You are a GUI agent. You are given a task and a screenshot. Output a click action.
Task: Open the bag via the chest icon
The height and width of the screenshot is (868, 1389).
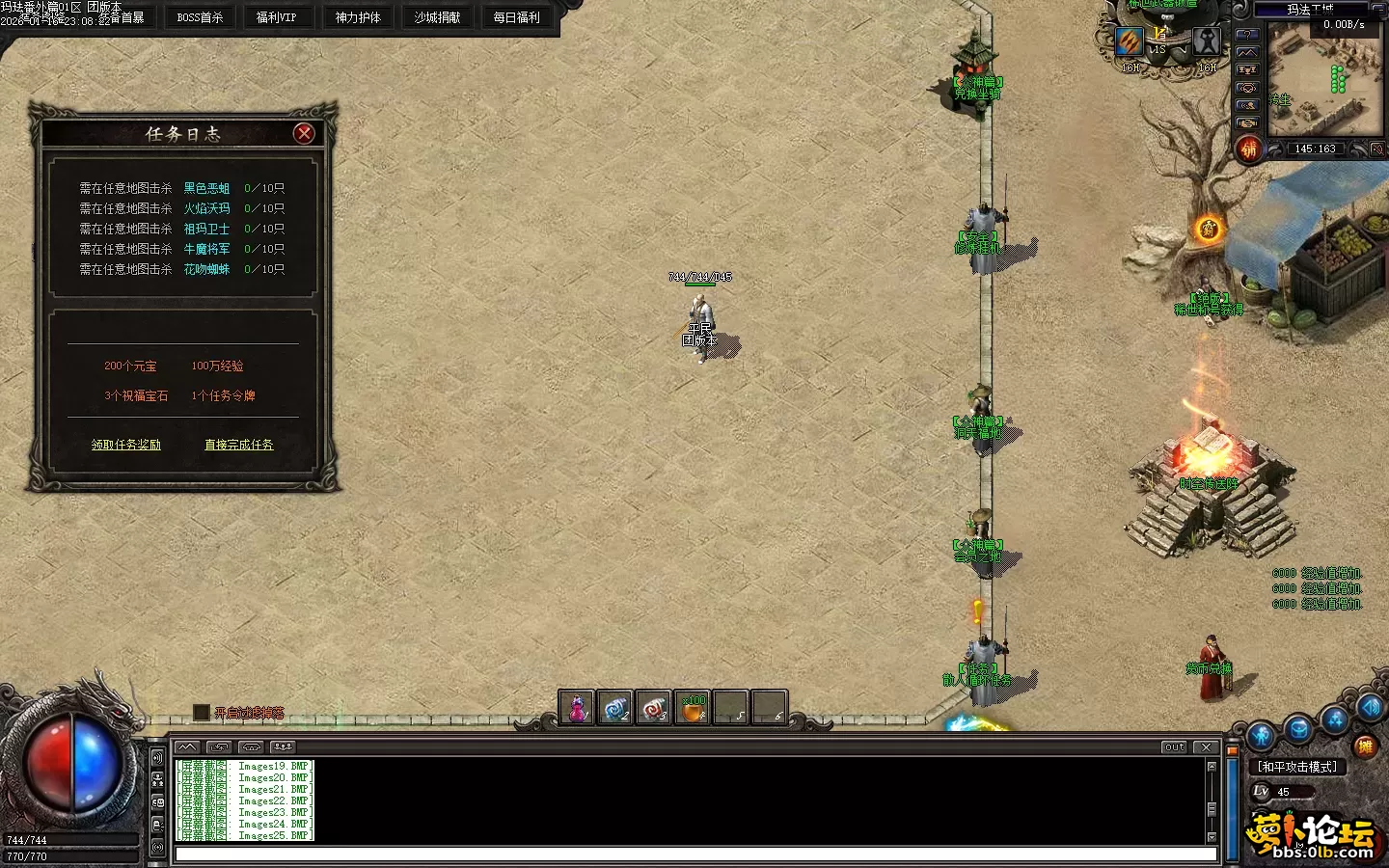coord(1298,731)
